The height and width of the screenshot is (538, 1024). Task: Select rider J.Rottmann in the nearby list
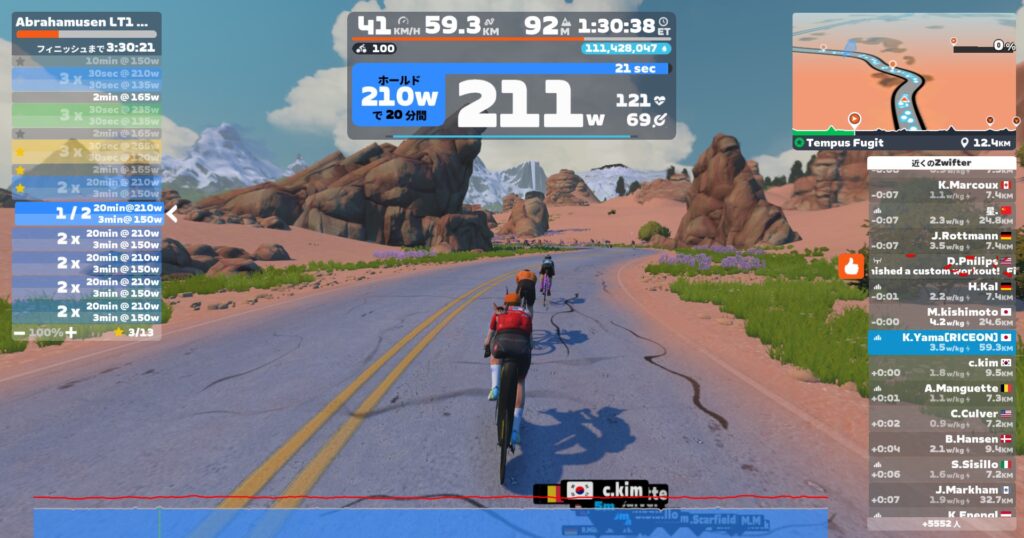point(941,241)
